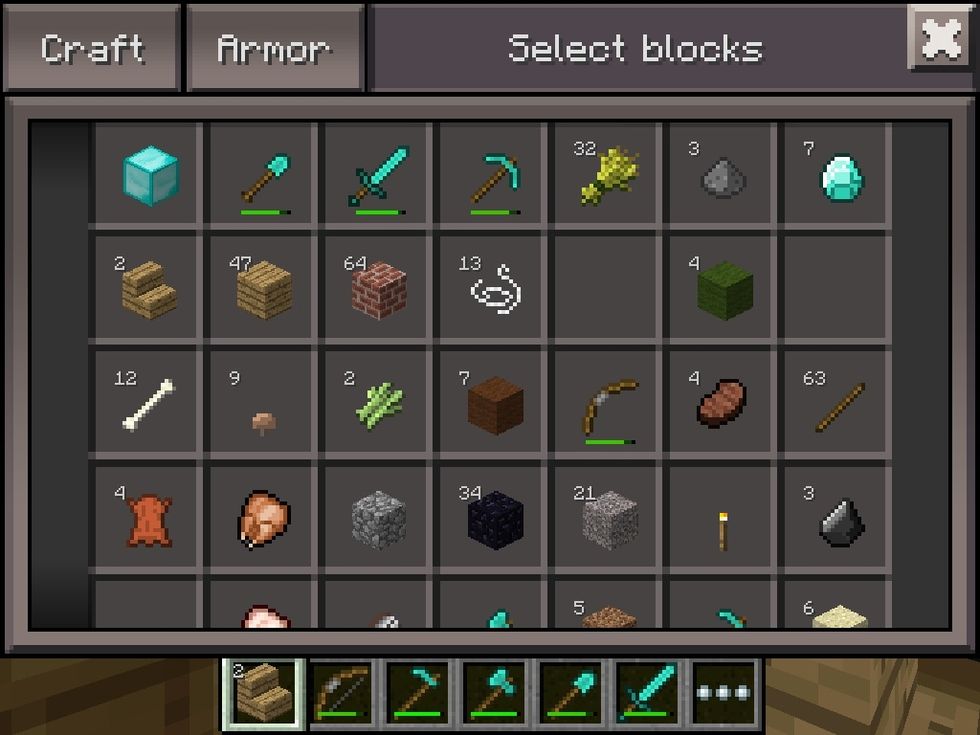This screenshot has height=735, width=980.
Task: Close the inventory window
Action: (x=940, y=38)
